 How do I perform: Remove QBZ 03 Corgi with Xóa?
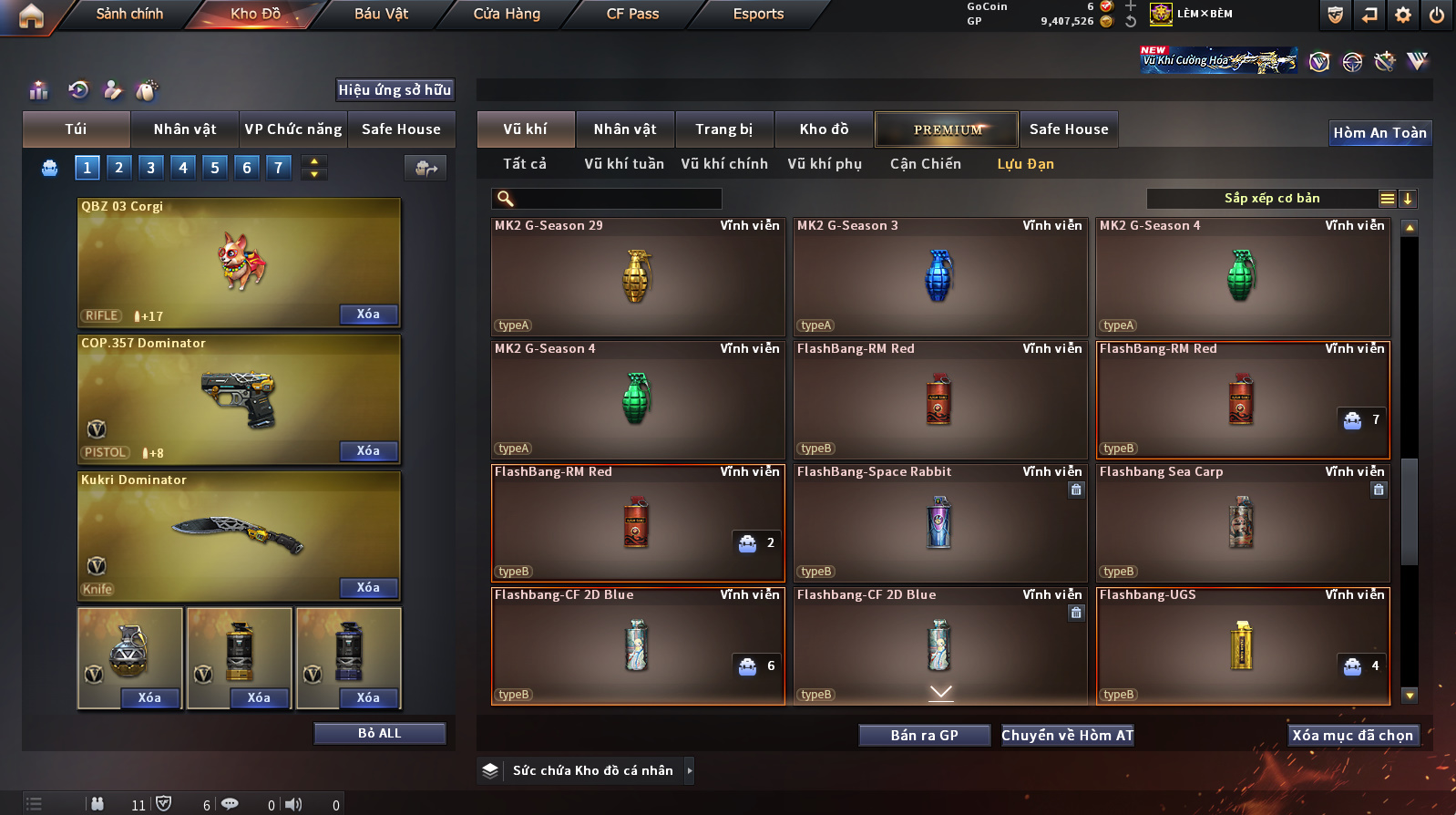[368, 315]
